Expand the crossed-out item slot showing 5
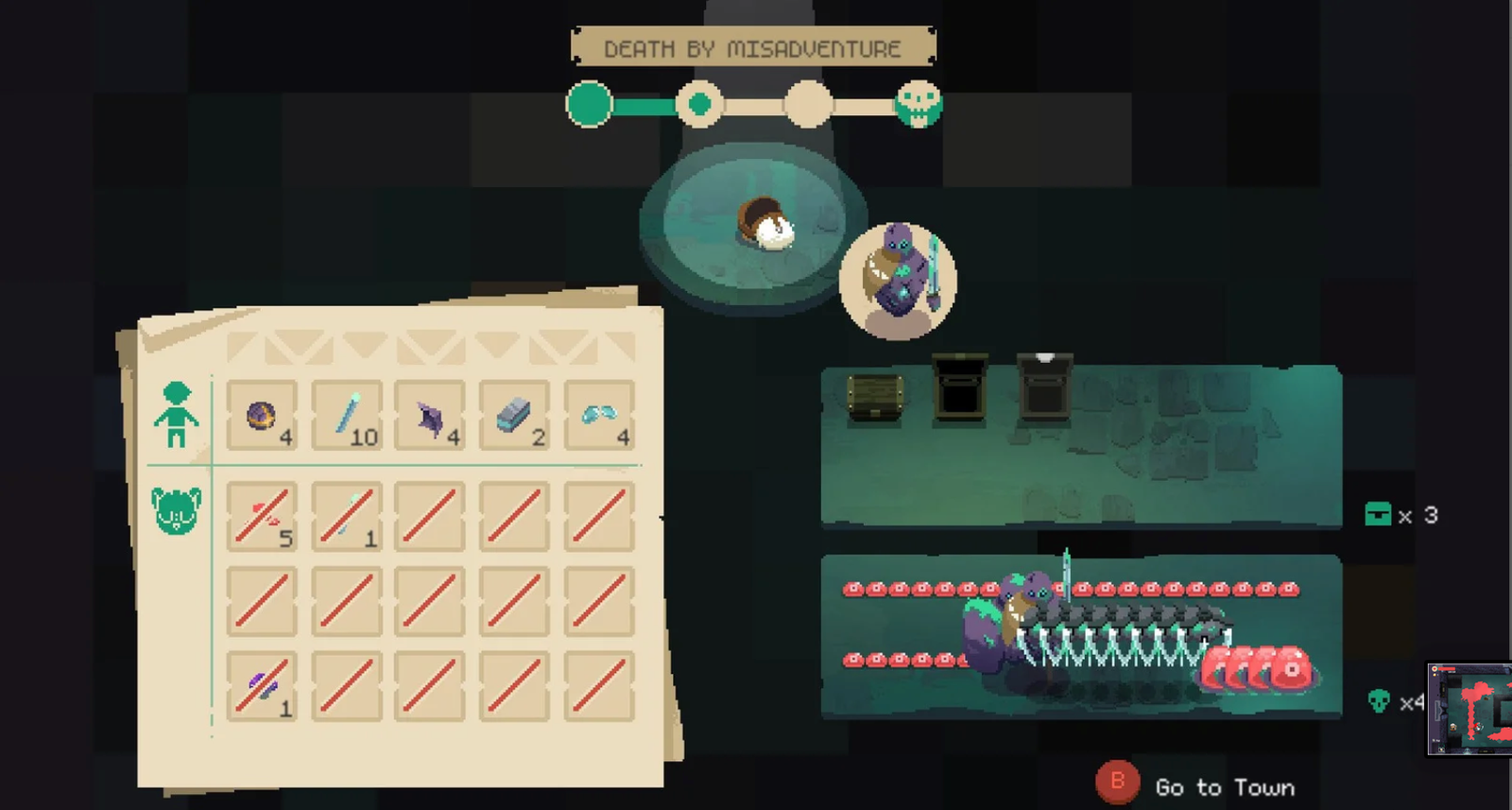The width and height of the screenshot is (1512, 810). point(262,515)
